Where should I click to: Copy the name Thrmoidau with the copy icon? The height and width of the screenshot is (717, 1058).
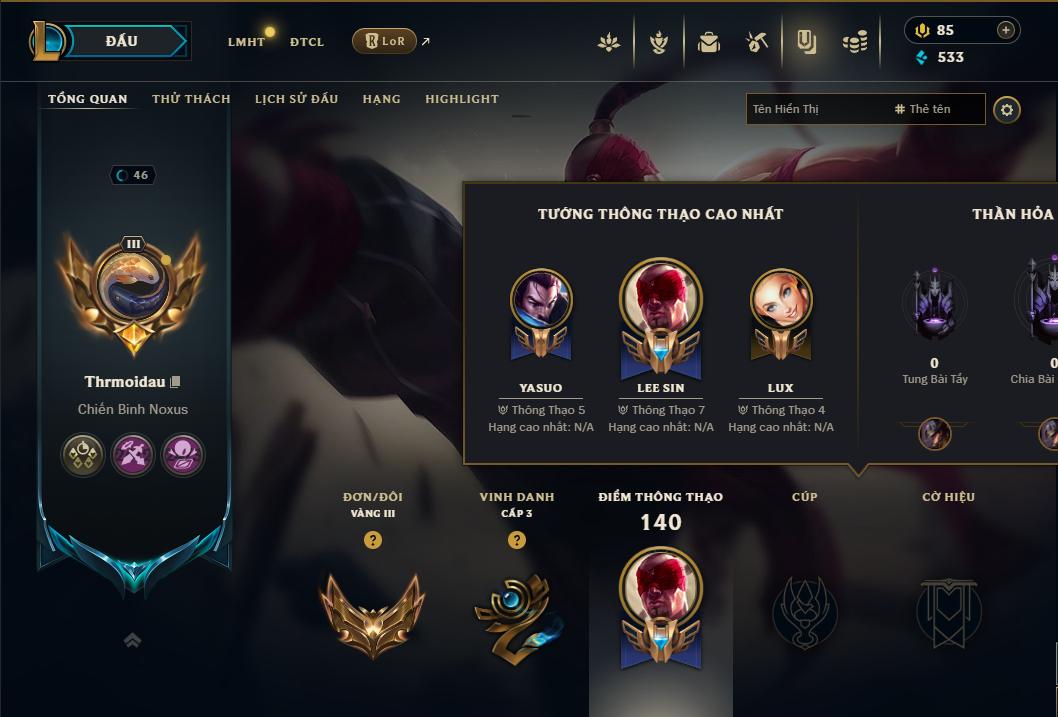(x=176, y=382)
